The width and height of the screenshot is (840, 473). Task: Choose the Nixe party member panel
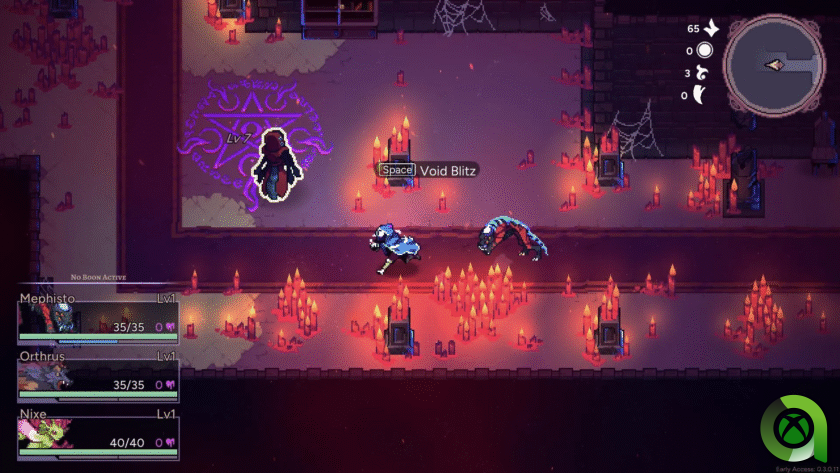[x=97, y=435]
